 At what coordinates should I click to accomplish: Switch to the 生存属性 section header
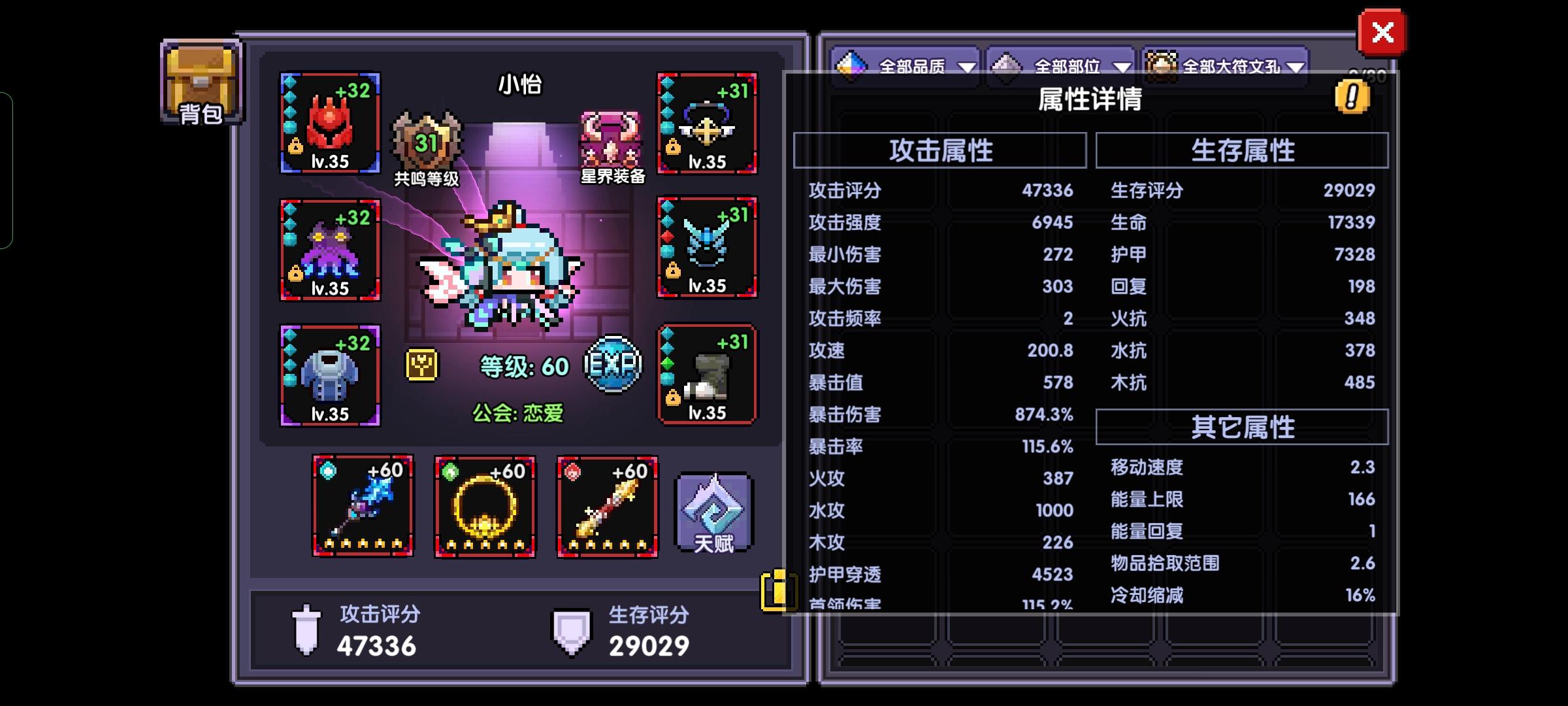coord(1241,150)
